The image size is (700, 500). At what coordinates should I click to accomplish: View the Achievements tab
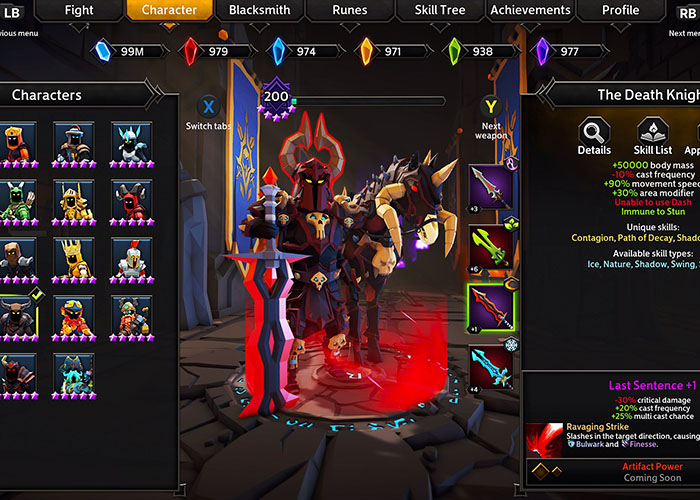point(530,10)
